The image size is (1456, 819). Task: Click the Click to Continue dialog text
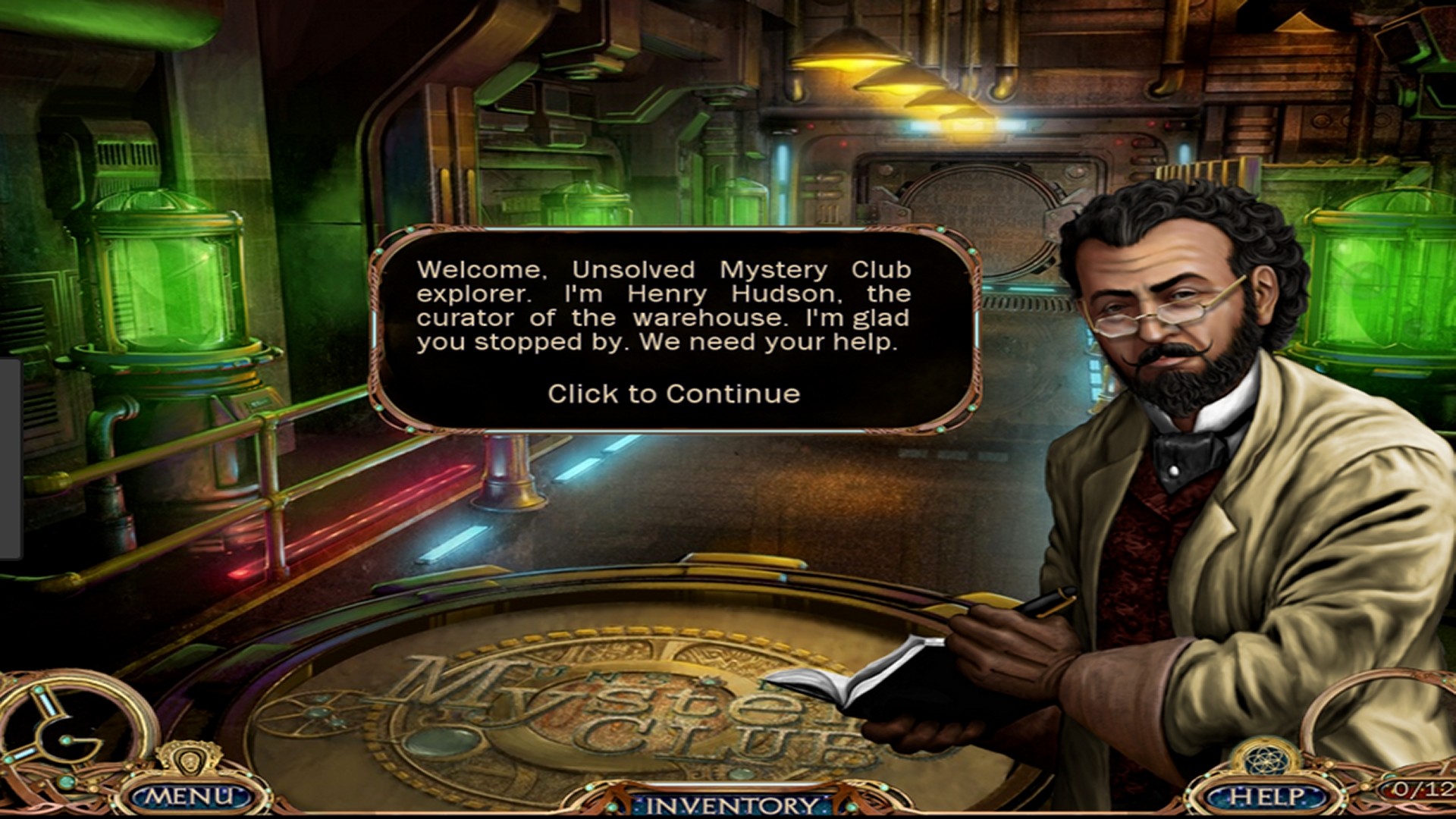click(x=673, y=394)
